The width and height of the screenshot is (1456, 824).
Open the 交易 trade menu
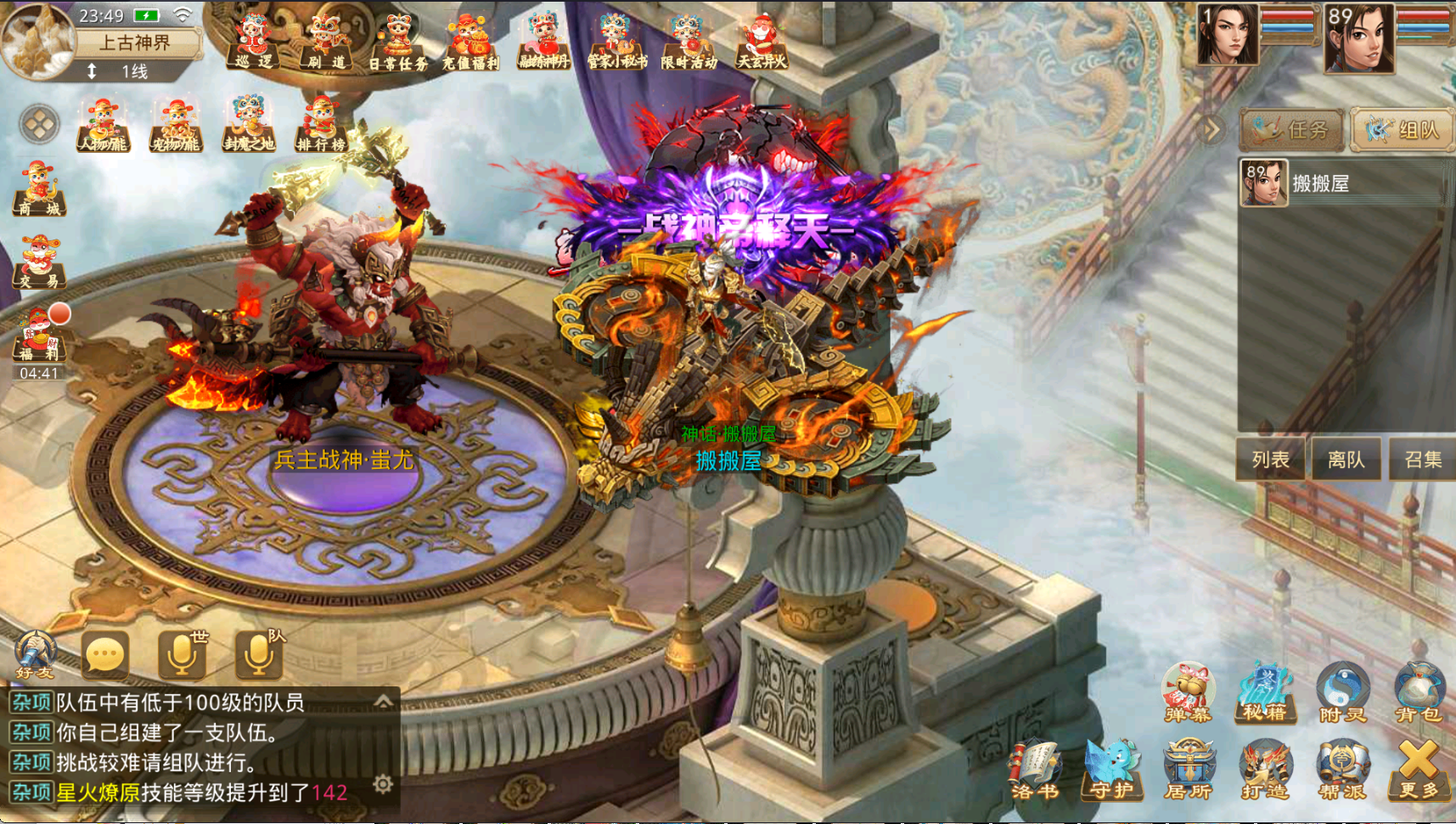pyautogui.click(x=38, y=262)
